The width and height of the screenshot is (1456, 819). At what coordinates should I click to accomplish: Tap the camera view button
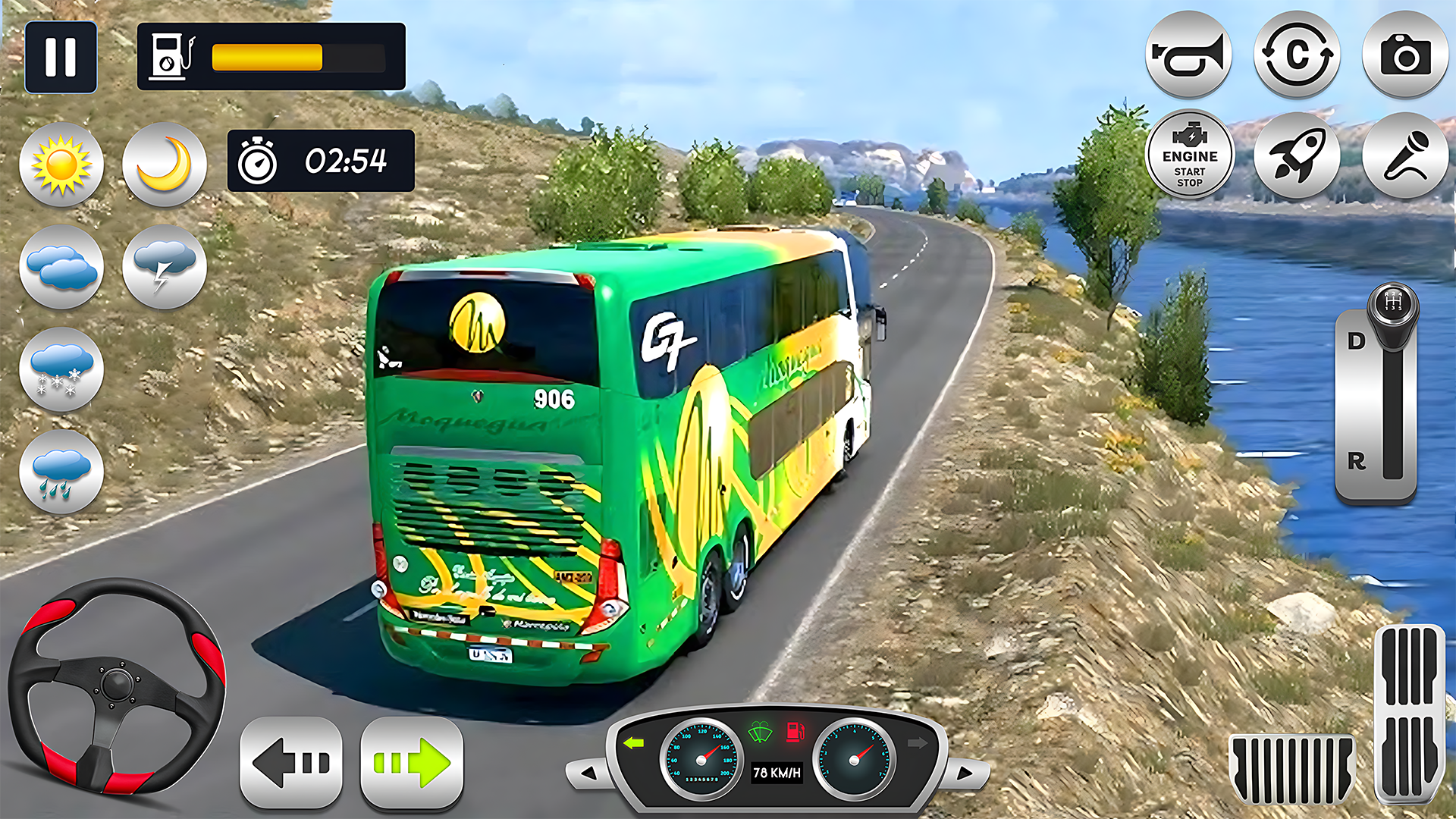point(1405,55)
